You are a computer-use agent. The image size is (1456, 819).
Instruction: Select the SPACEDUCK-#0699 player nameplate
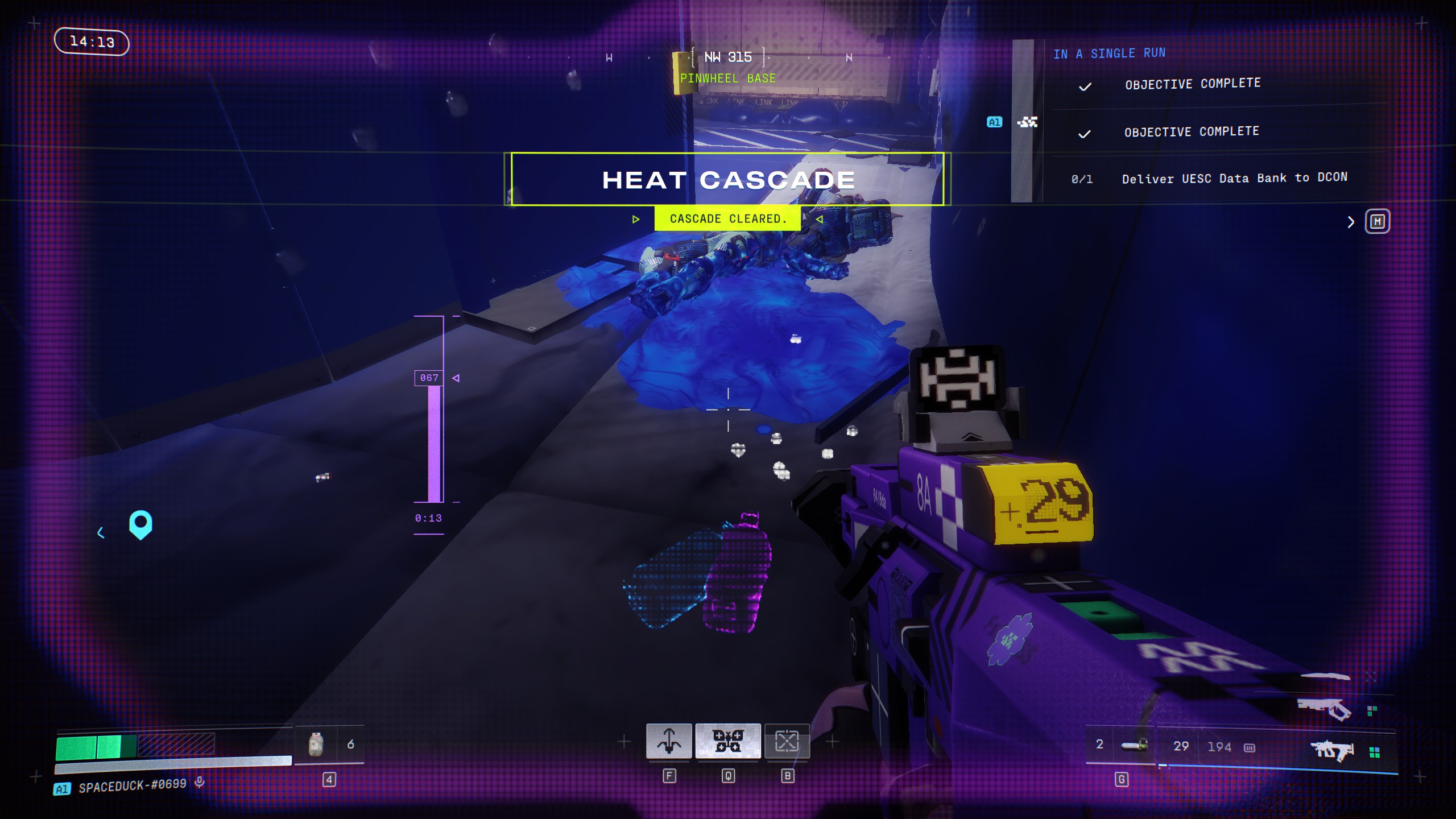pos(132,785)
